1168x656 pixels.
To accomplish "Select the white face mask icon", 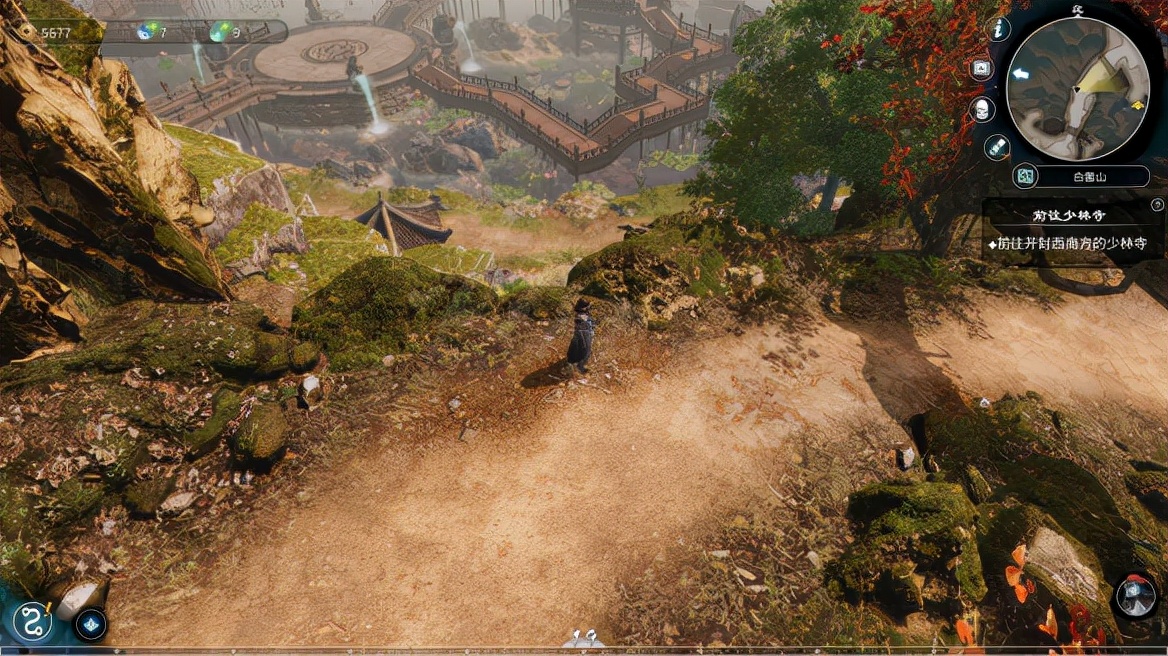I will click(982, 108).
